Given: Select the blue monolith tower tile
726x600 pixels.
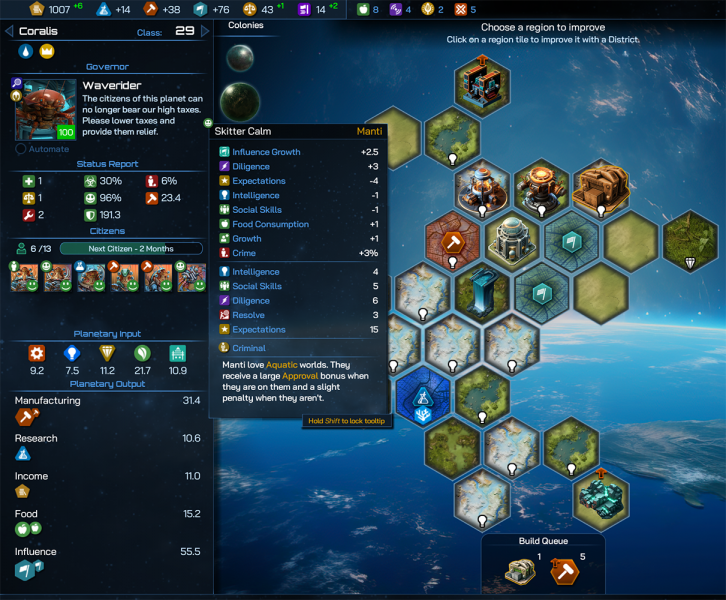Looking at the screenshot, I should [x=483, y=291].
